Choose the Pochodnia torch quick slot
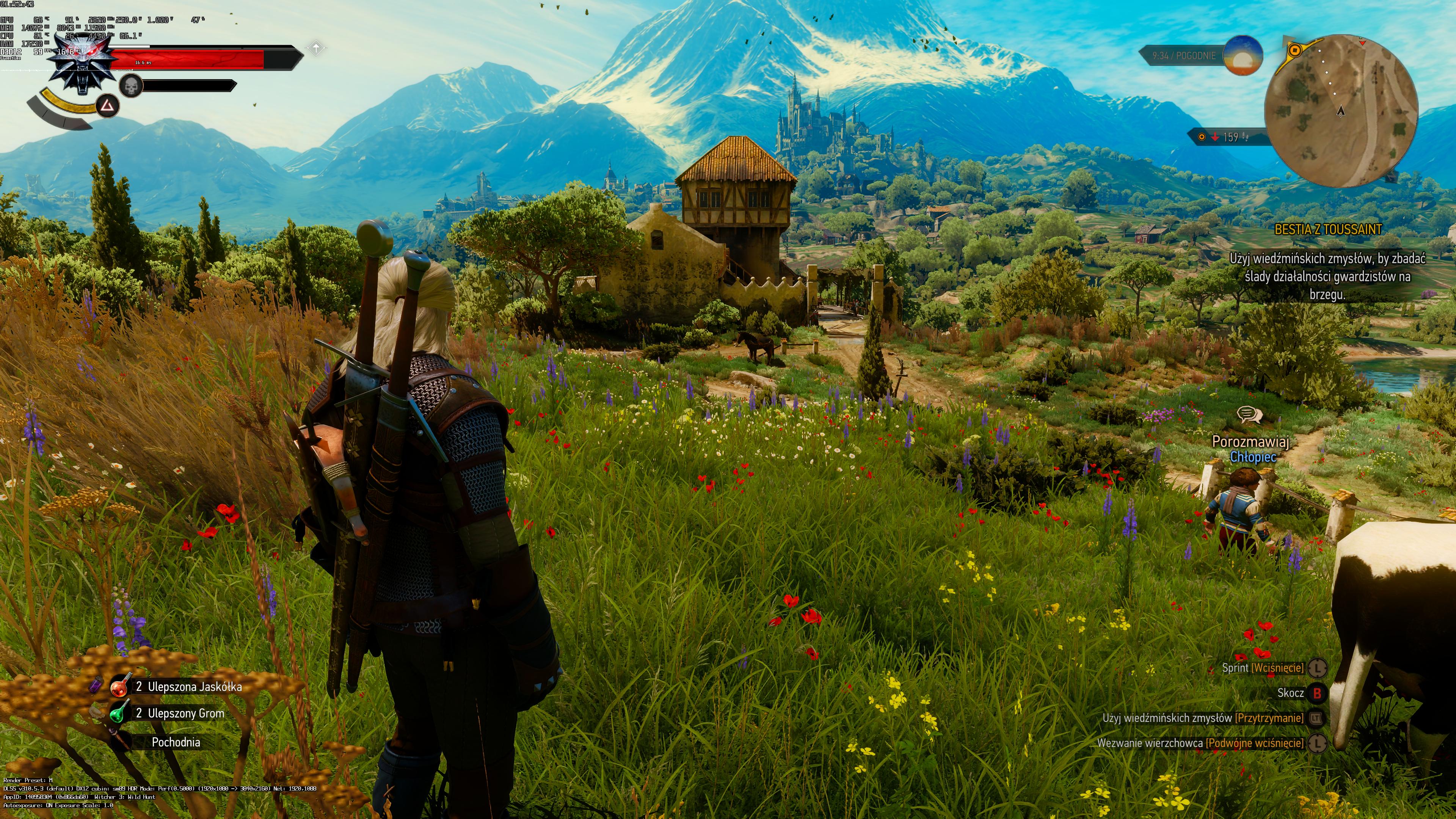The height and width of the screenshot is (819, 1456). [175, 742]
